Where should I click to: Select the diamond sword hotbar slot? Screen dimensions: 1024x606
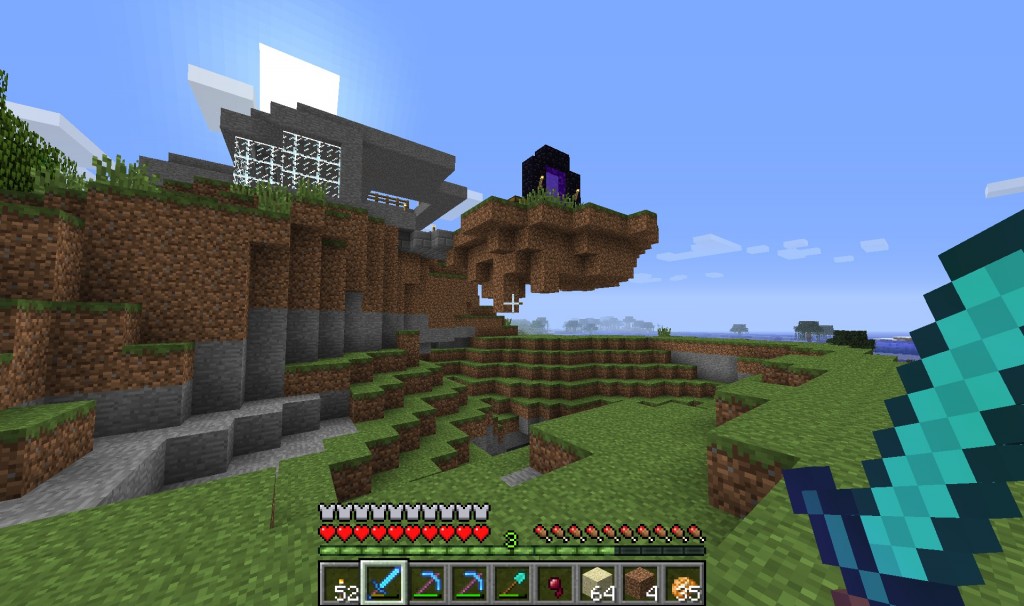(384, 582)
